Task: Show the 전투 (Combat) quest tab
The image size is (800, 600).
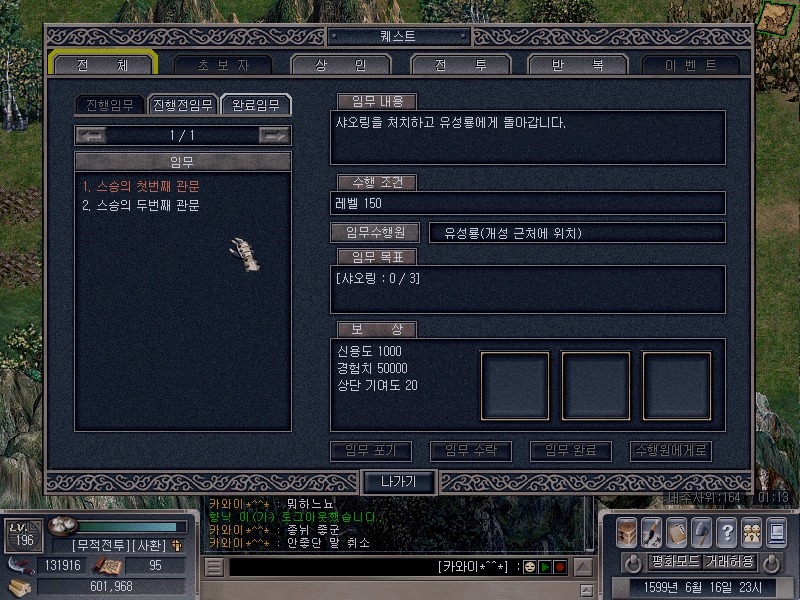Action: point(460,64)
